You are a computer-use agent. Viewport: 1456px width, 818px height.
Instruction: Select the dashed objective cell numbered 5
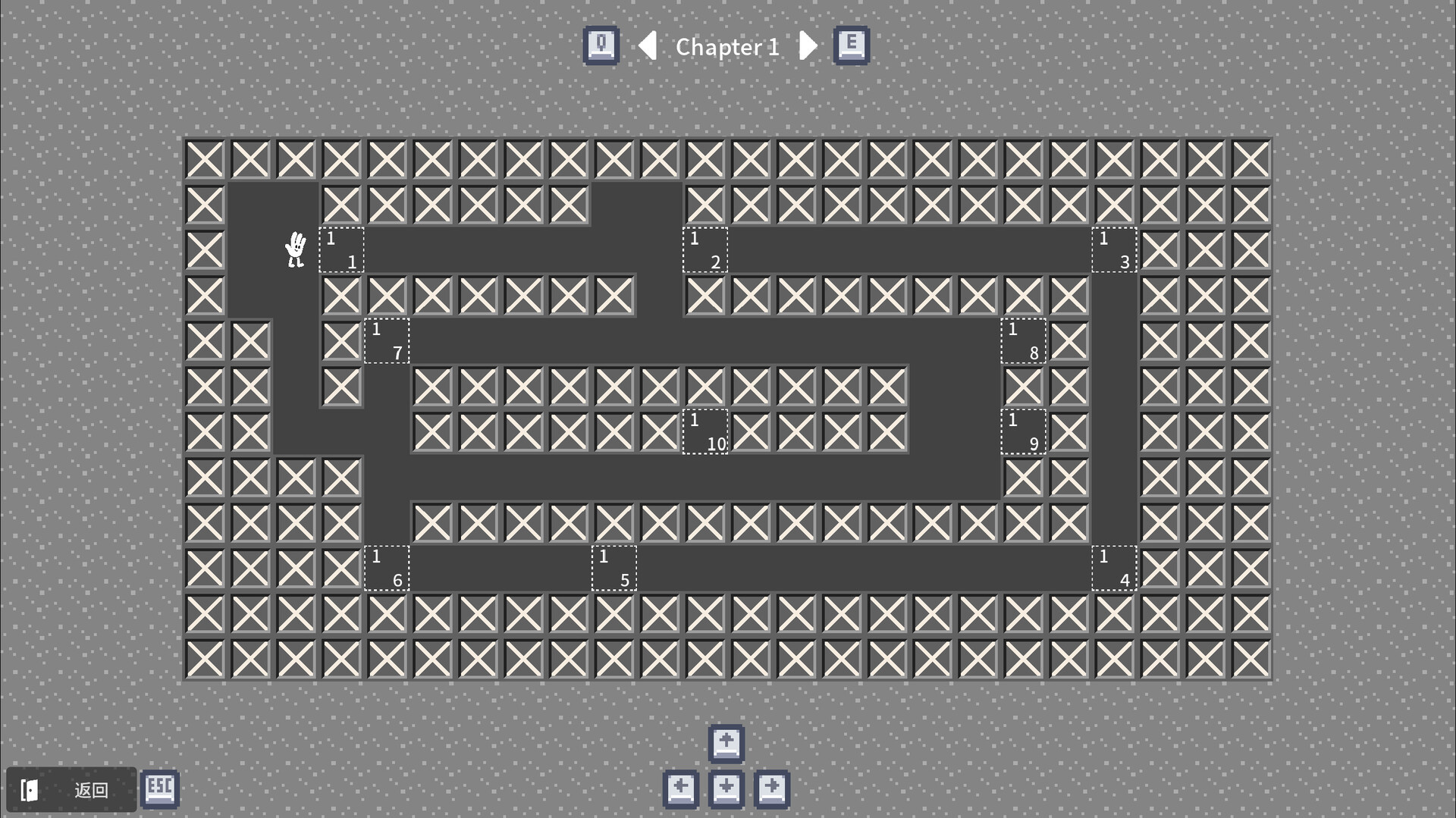click(x=614, y=569)
